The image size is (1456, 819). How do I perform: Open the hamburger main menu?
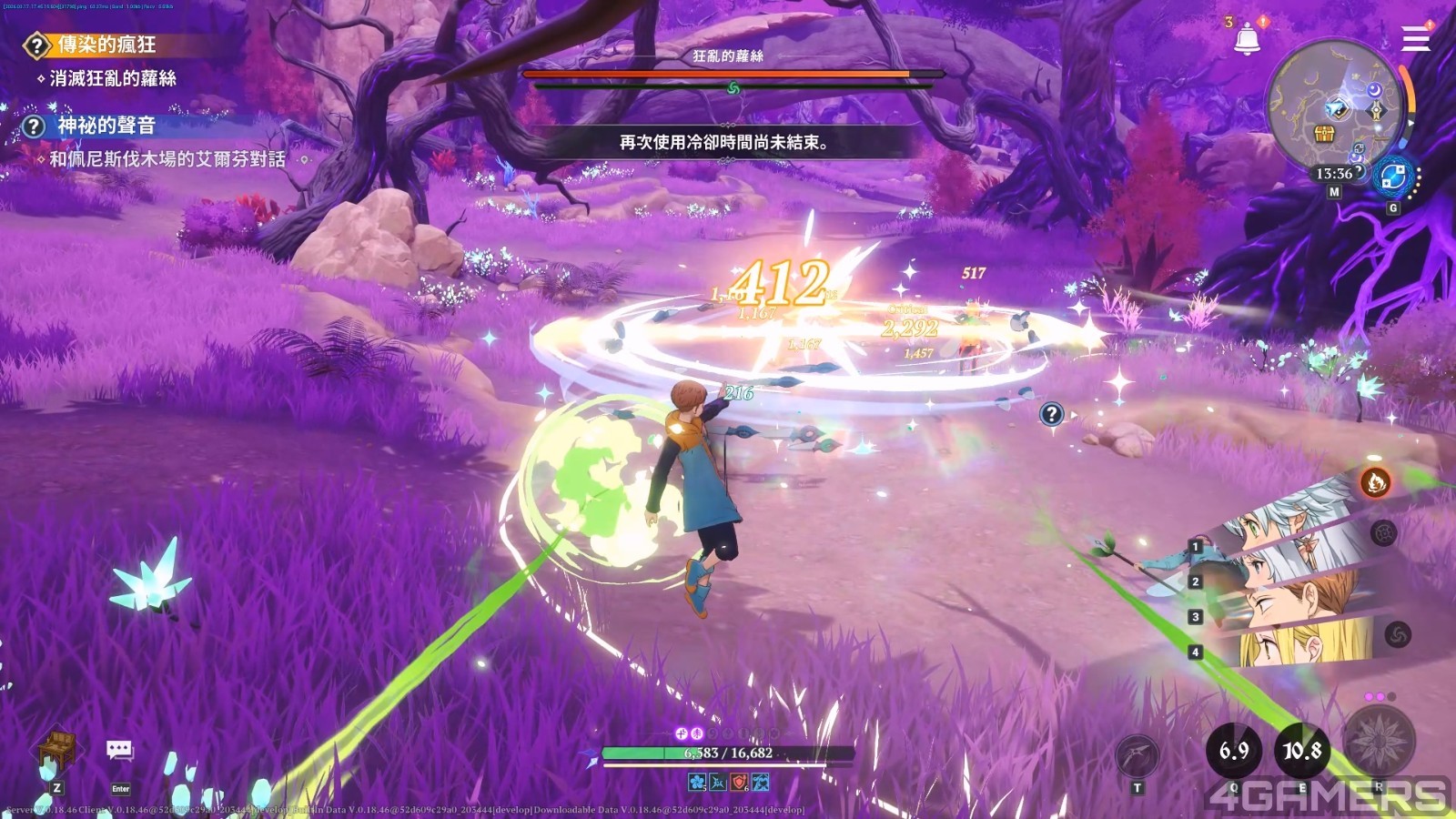coord(1415,39)
